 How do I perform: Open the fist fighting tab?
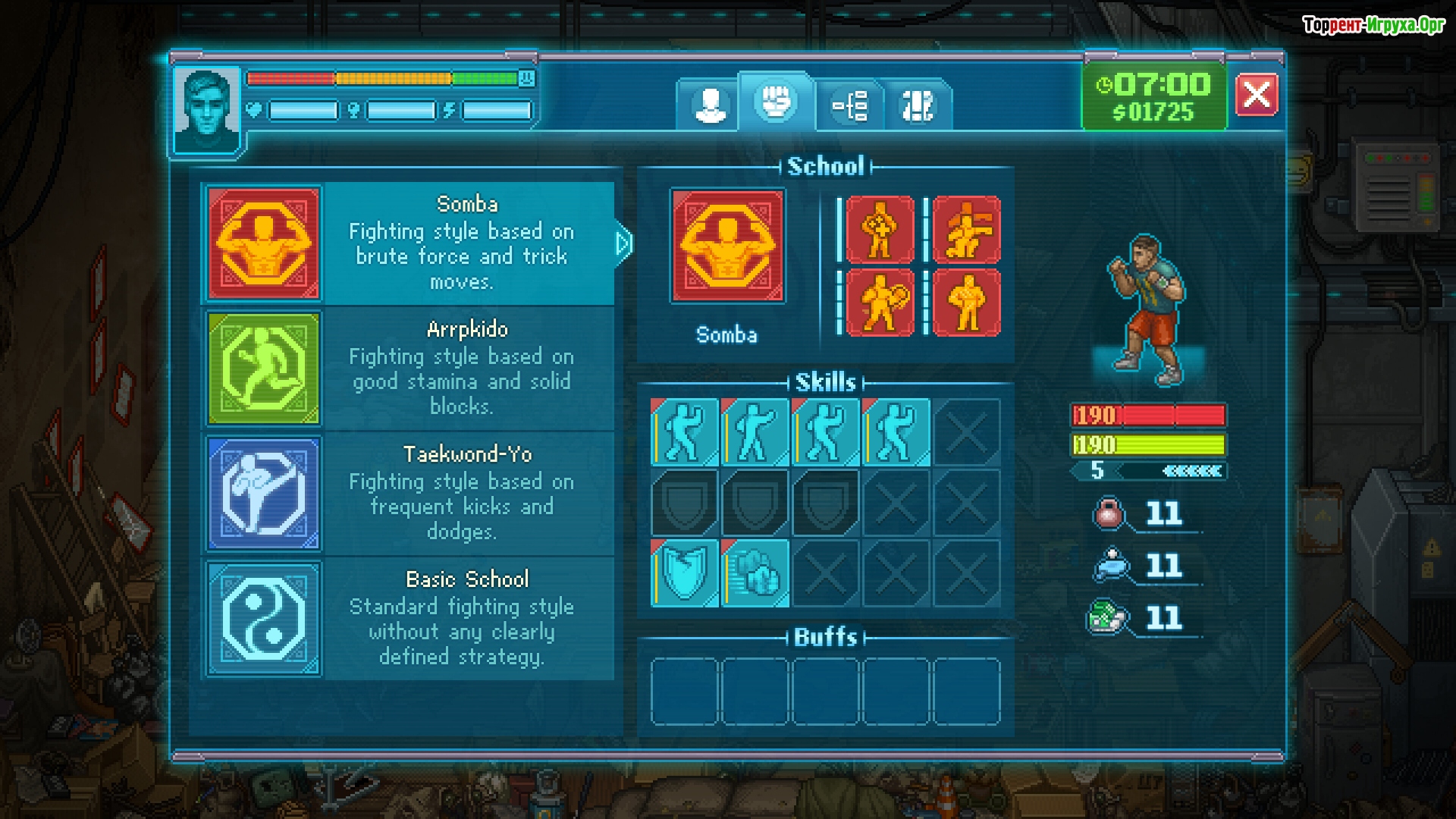[x=776, y=102]
